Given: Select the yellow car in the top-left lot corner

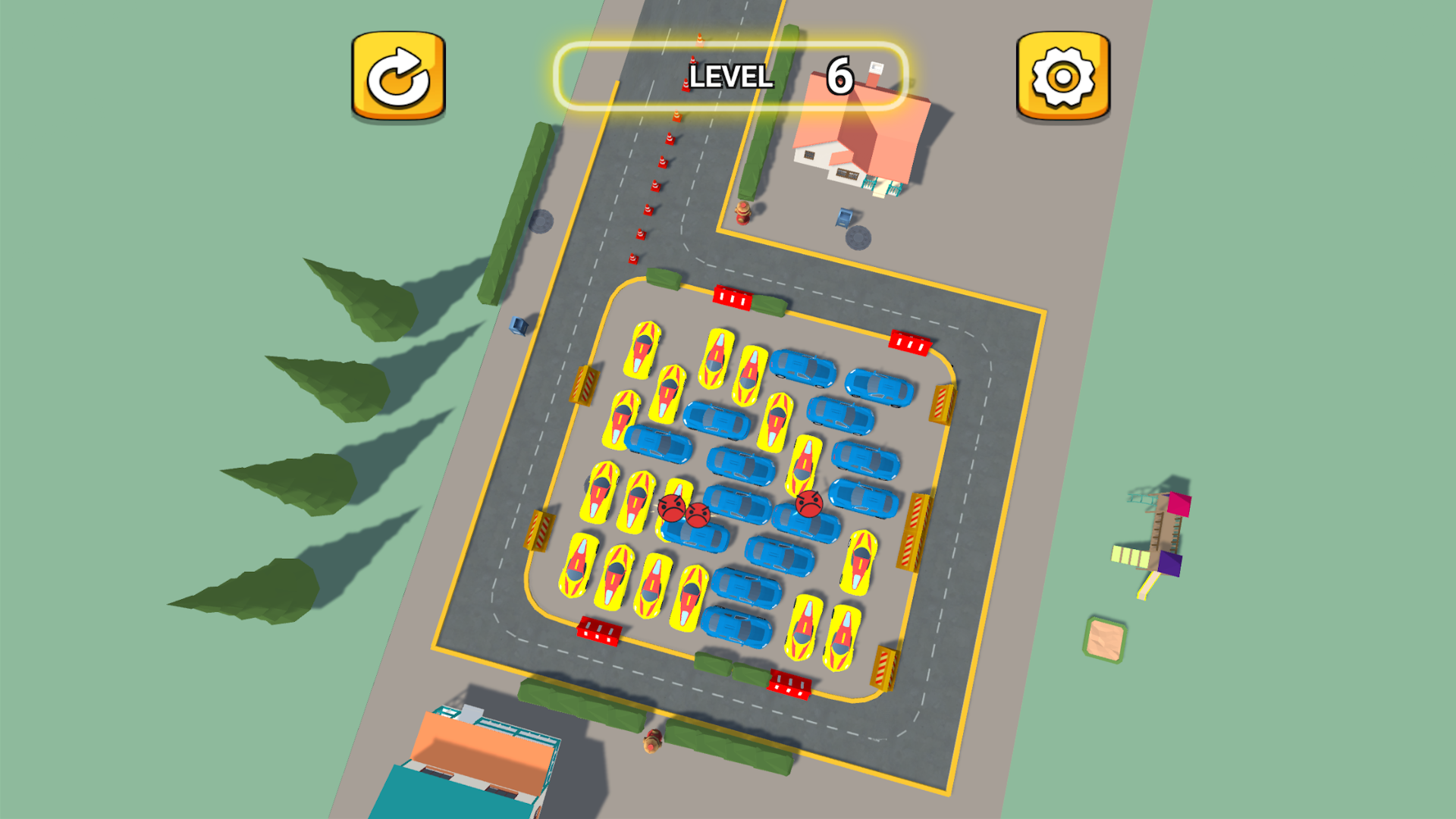Looking at the screenshot, I should (x=643, y=349).
